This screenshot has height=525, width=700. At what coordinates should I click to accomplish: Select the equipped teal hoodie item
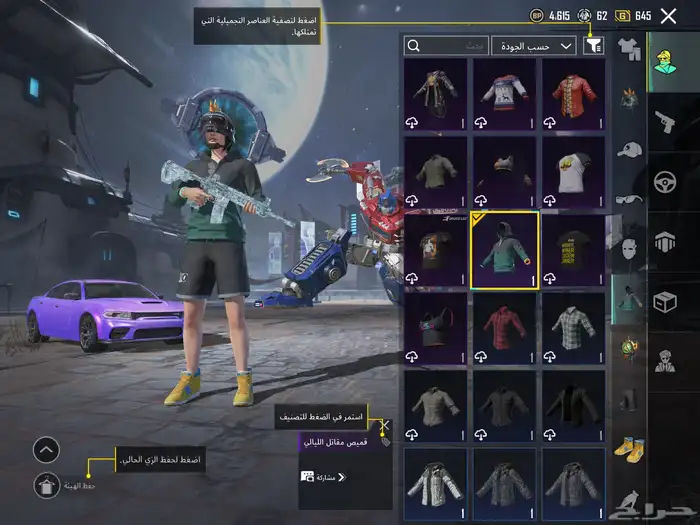click(505, 250)
